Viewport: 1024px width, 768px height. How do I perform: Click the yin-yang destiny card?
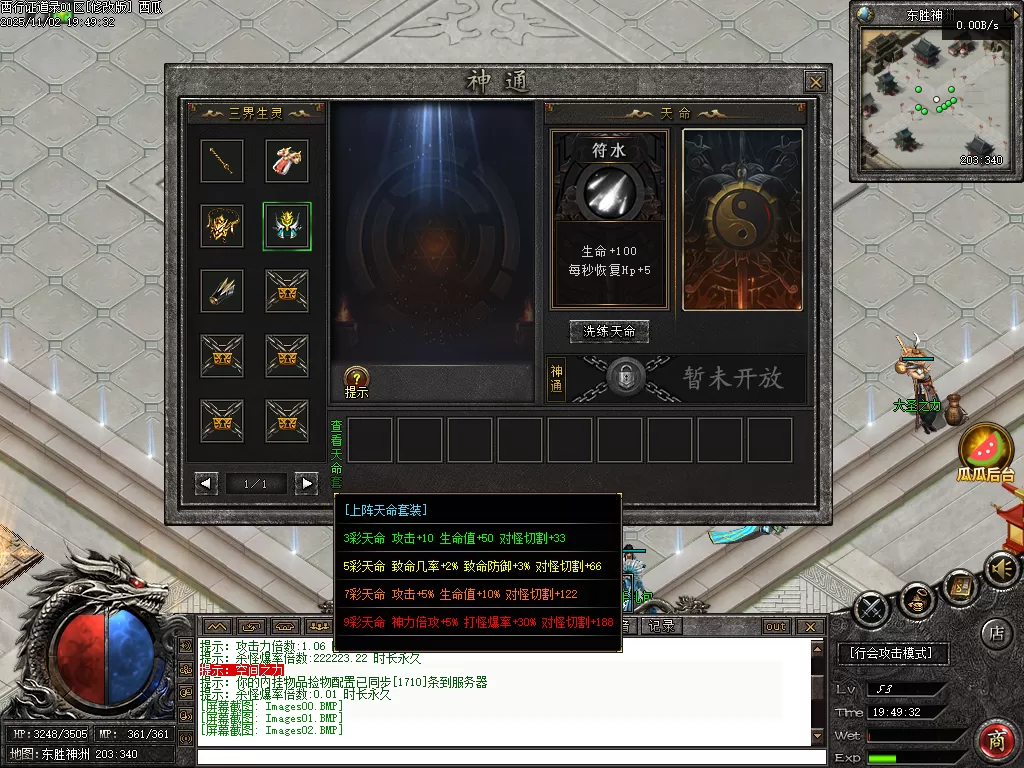742,219
